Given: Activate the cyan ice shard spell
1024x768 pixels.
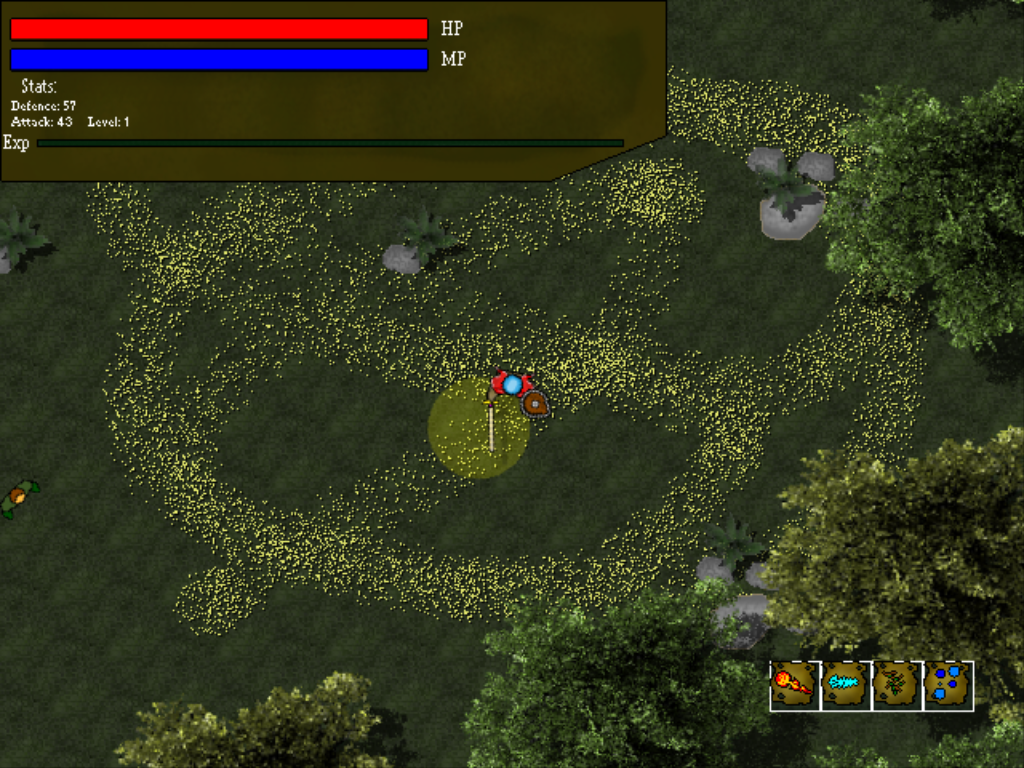Looking at the screenshot, I should click(x=846, y=685).
